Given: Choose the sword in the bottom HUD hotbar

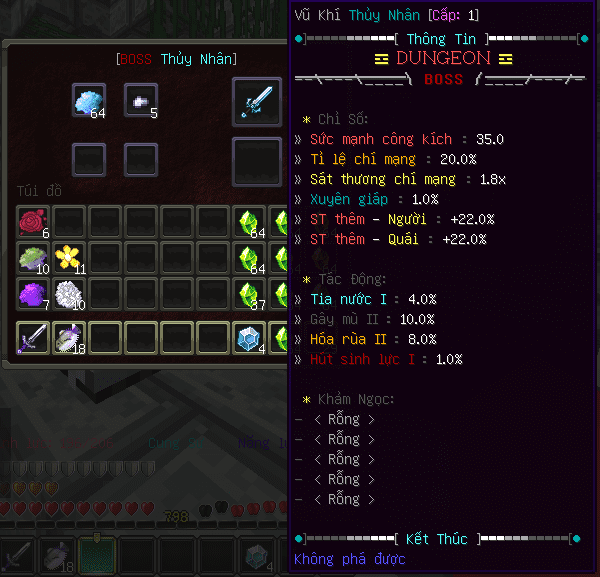Looking at the screenshot, I should [19, 555].
